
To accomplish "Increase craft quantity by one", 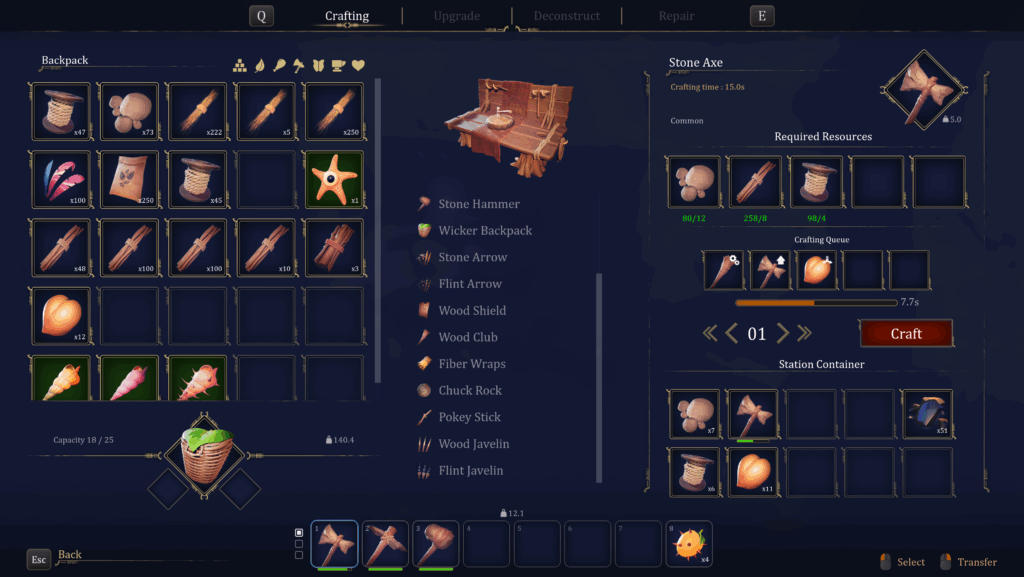I will coord(783,334).
